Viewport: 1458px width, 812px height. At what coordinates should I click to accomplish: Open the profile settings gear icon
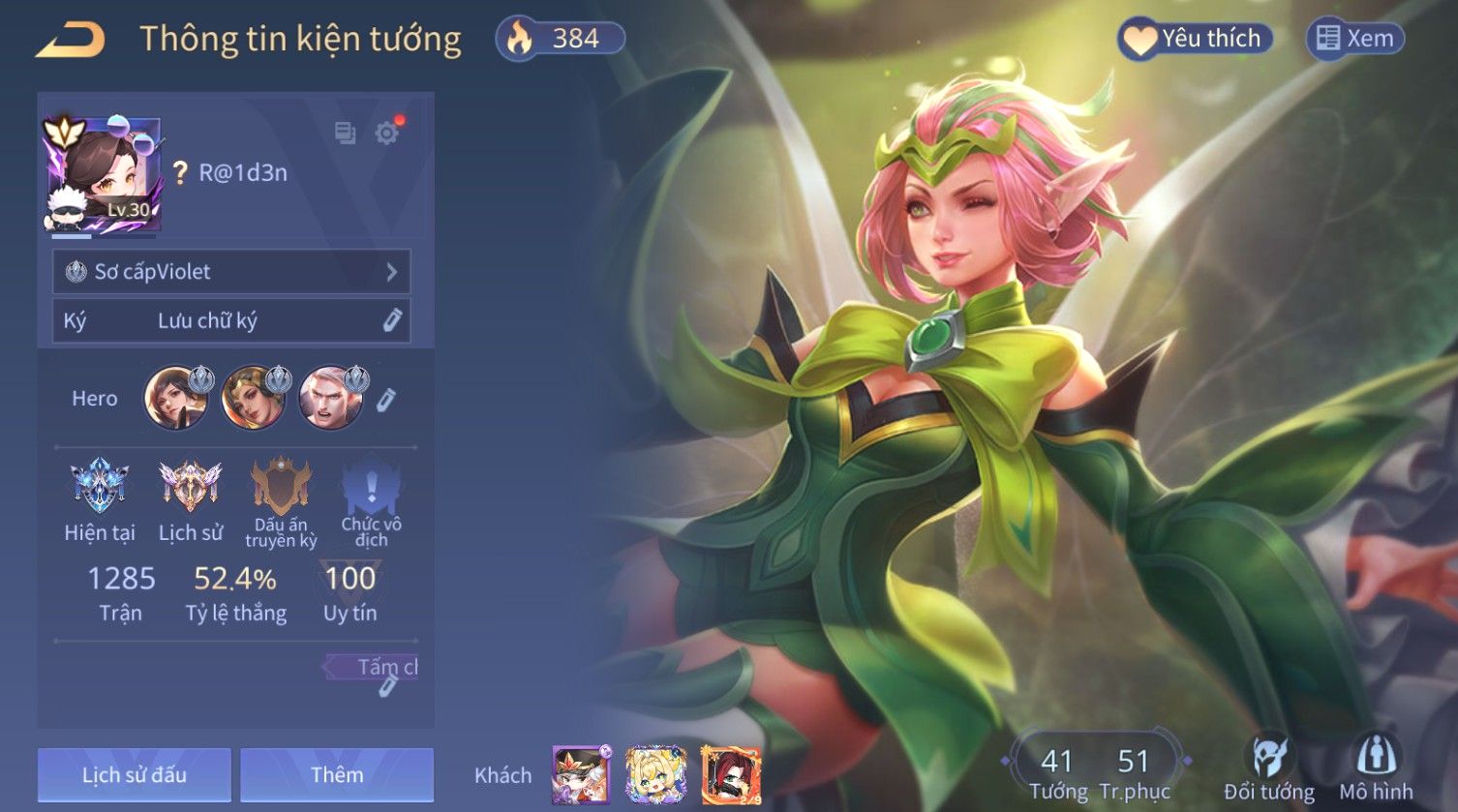point(387,133)
